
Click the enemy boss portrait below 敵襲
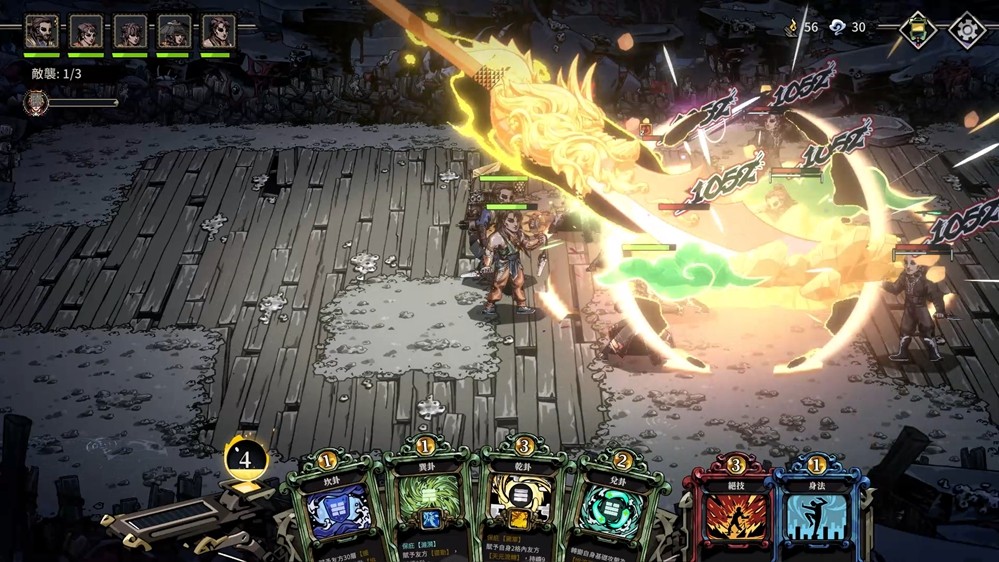(36, 102)
